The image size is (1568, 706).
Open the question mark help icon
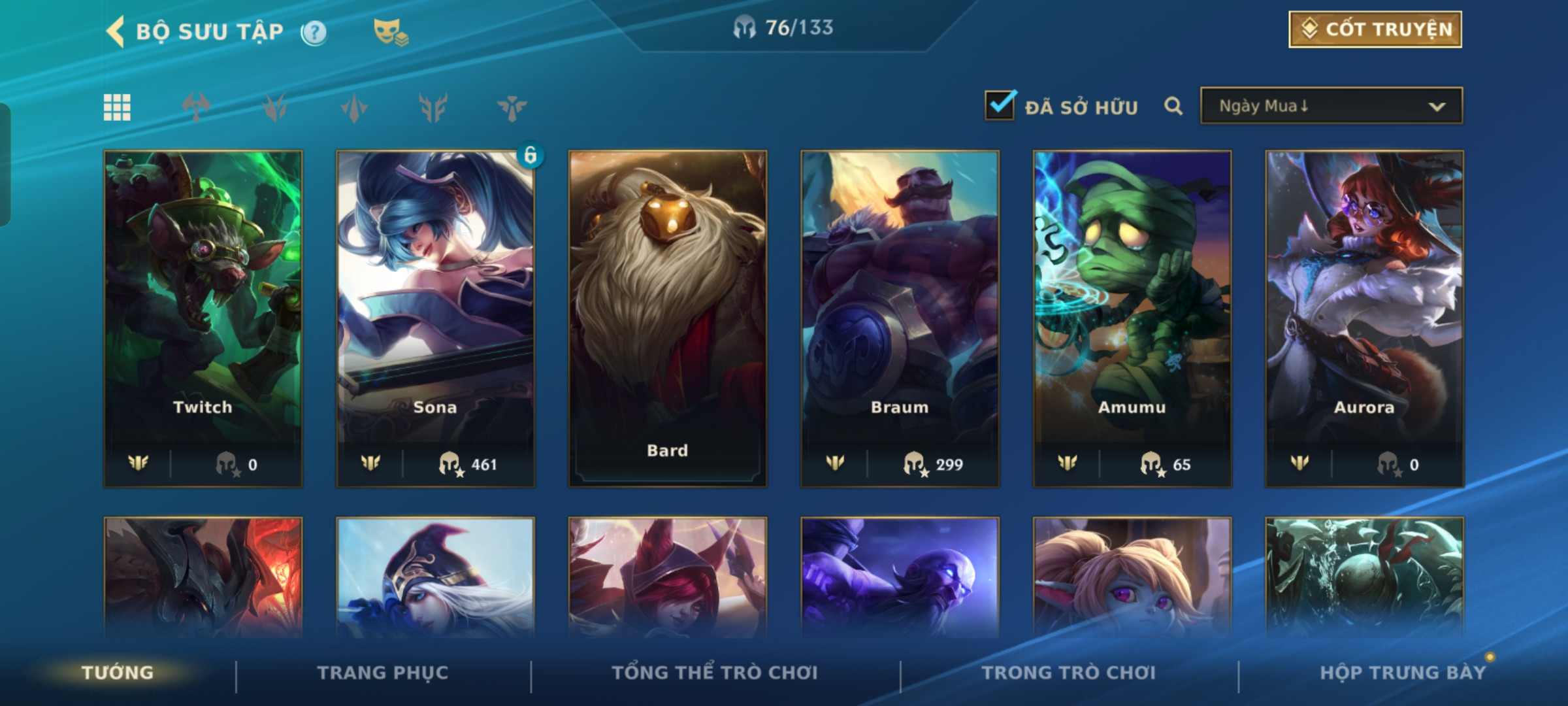[x=314, y=32]
